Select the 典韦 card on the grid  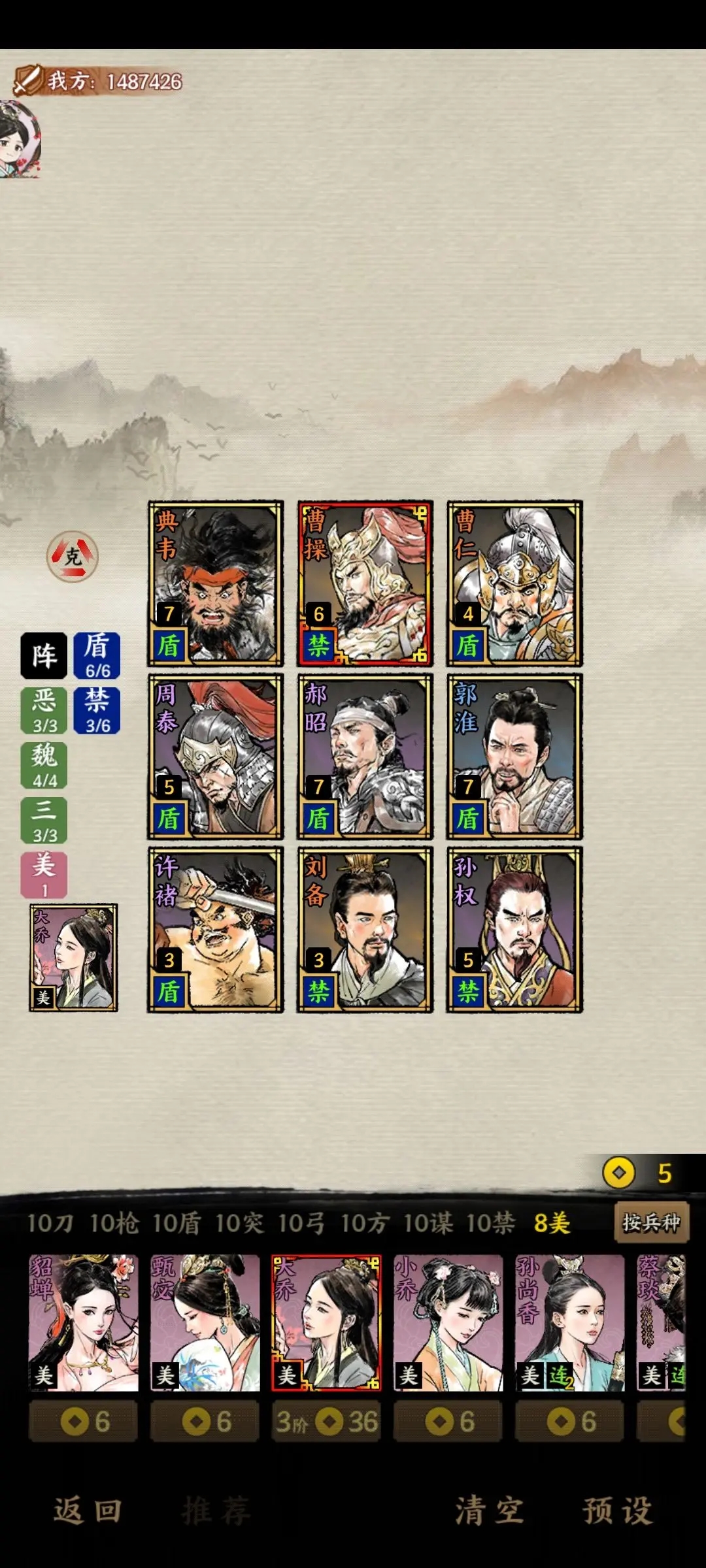tap(216, 583)
